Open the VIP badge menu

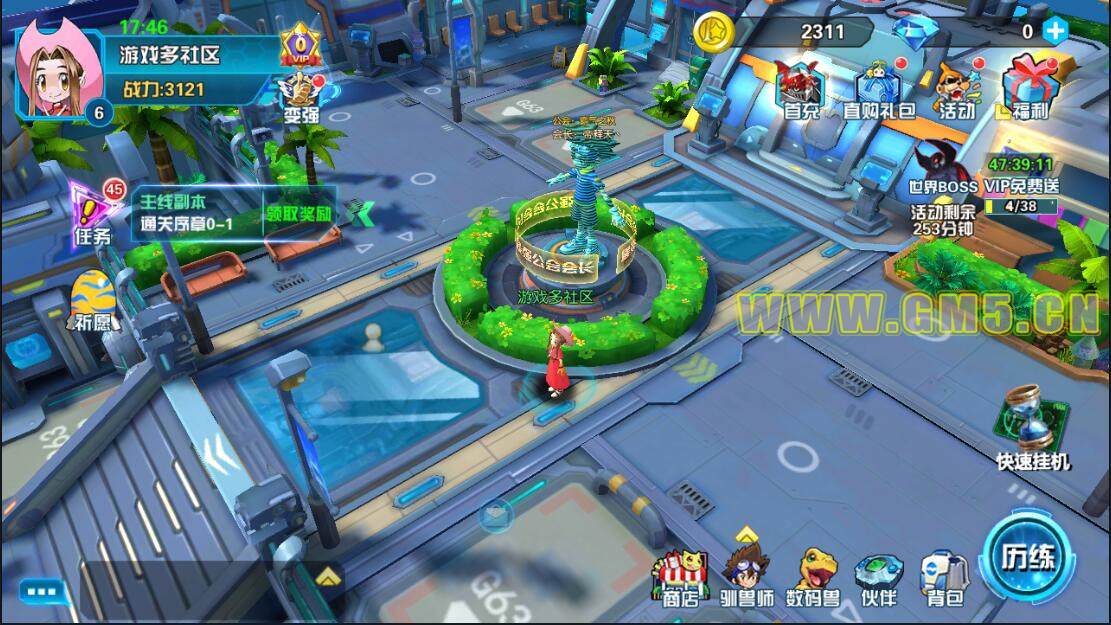(298, 47)
